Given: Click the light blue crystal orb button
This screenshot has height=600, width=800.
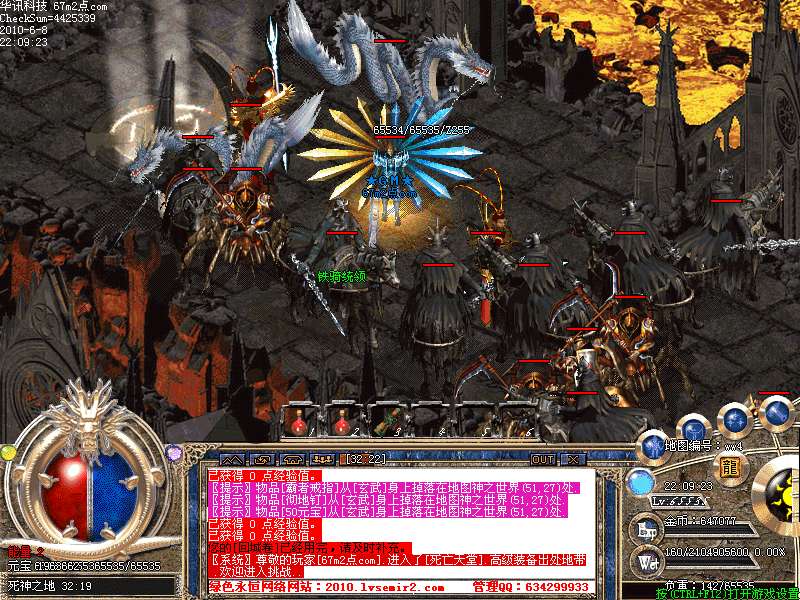Looking at the screenshot, I should point(640,482).
